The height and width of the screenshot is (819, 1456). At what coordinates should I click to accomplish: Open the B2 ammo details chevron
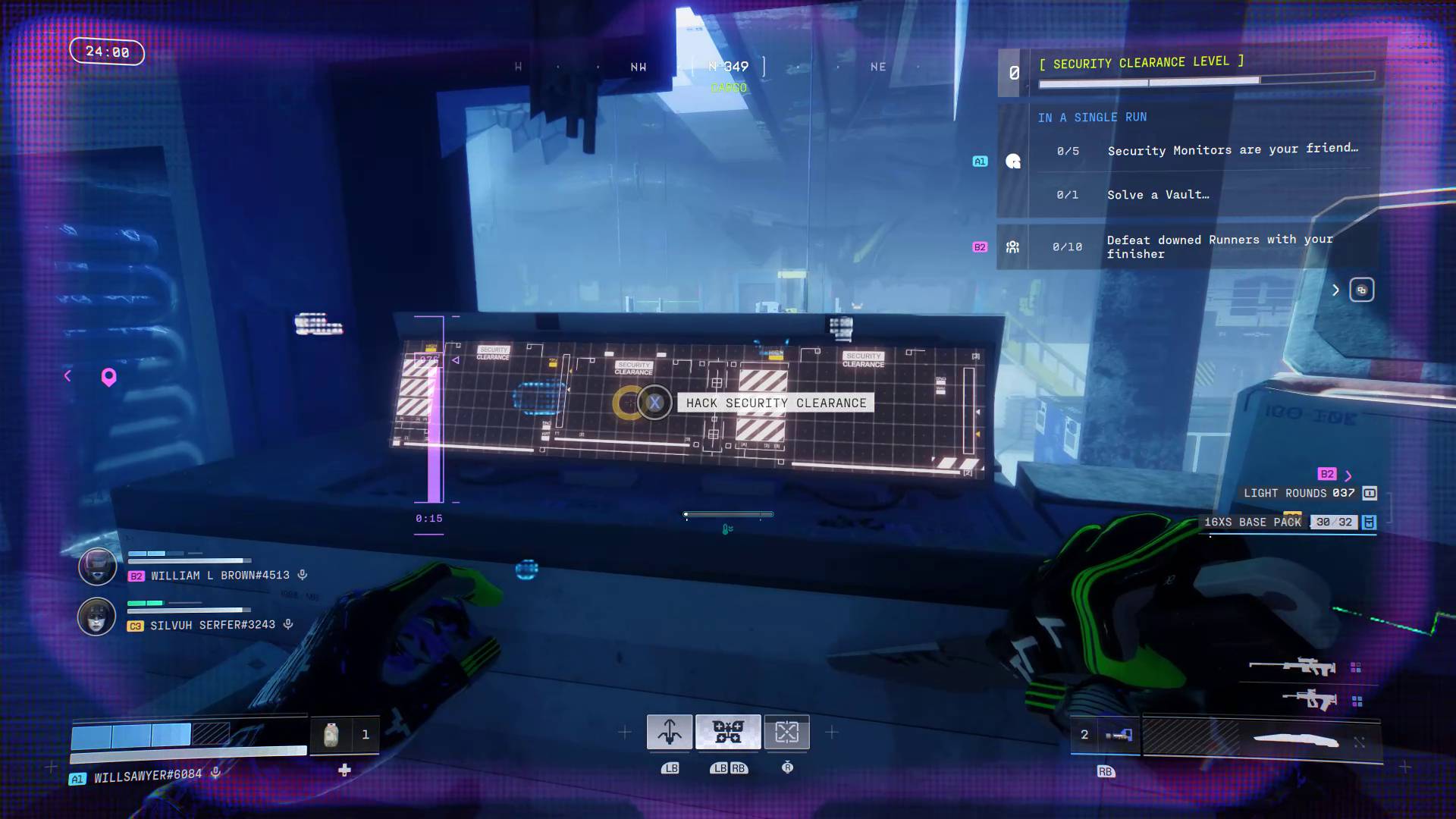(x=1348, y=475)
